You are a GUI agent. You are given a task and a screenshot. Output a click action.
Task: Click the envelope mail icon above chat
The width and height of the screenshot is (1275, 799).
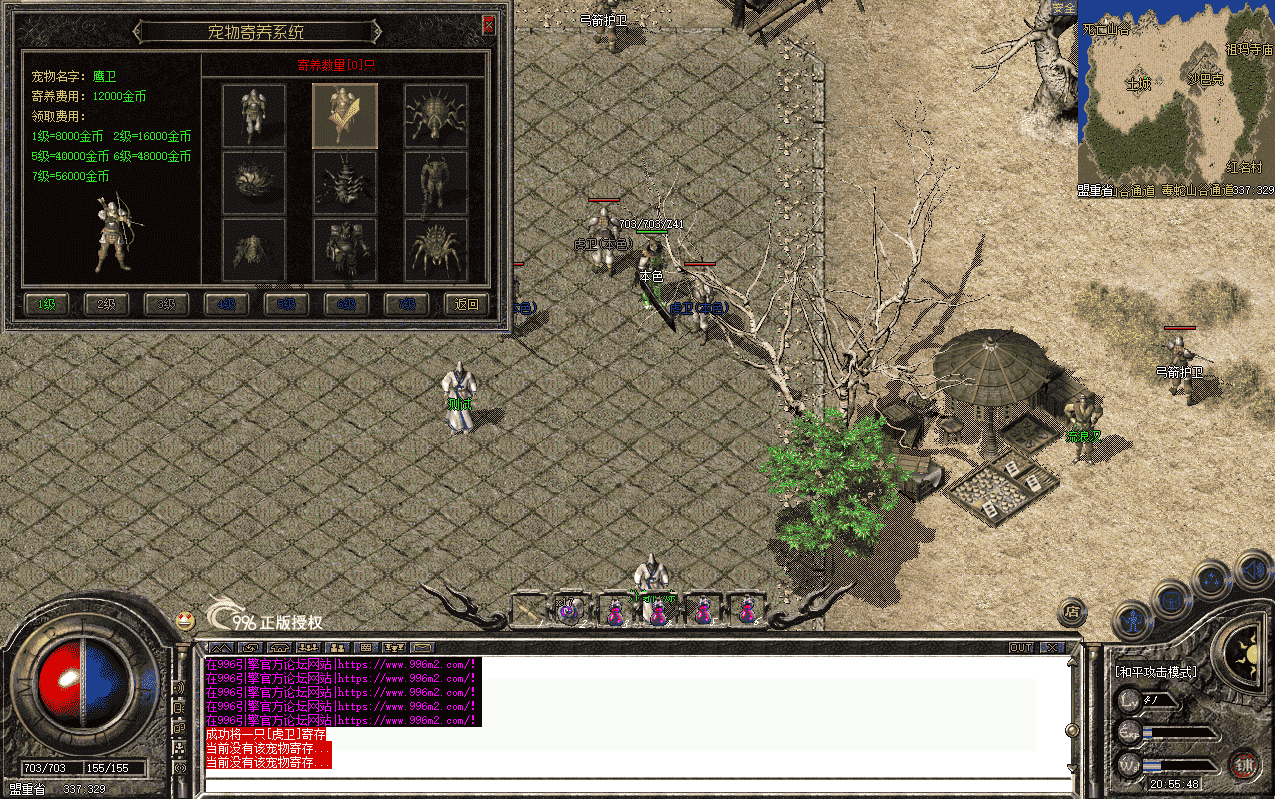click(423, 648)
